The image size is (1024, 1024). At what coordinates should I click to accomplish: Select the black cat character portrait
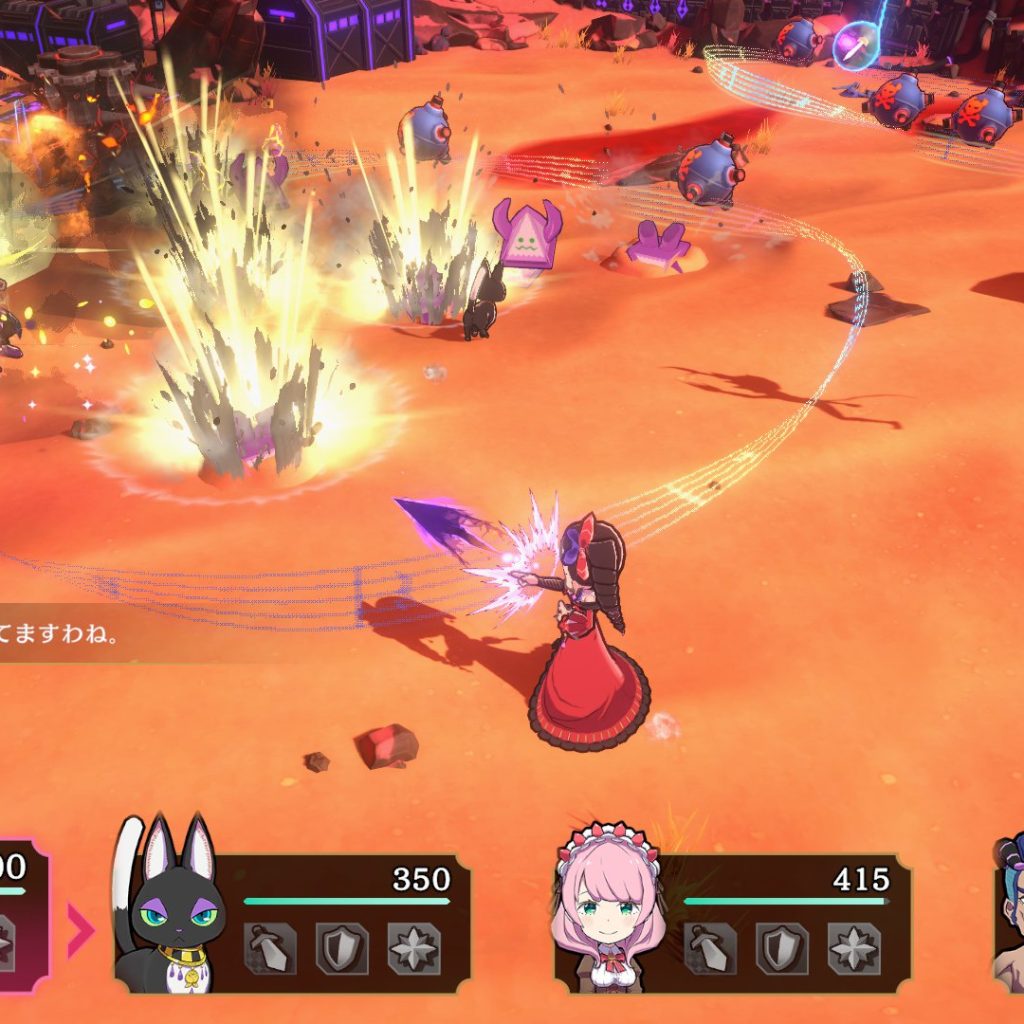point(170,915)
